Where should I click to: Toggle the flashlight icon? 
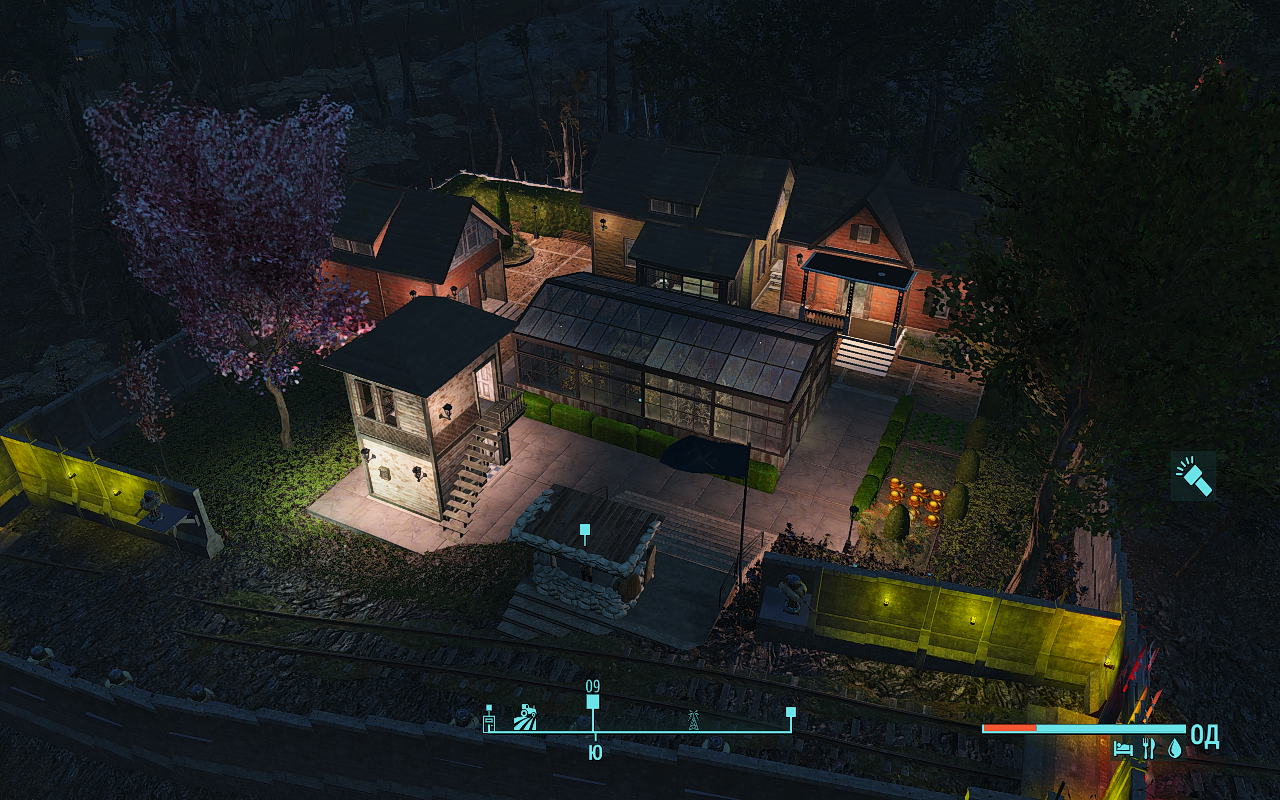coord(1193,475)
